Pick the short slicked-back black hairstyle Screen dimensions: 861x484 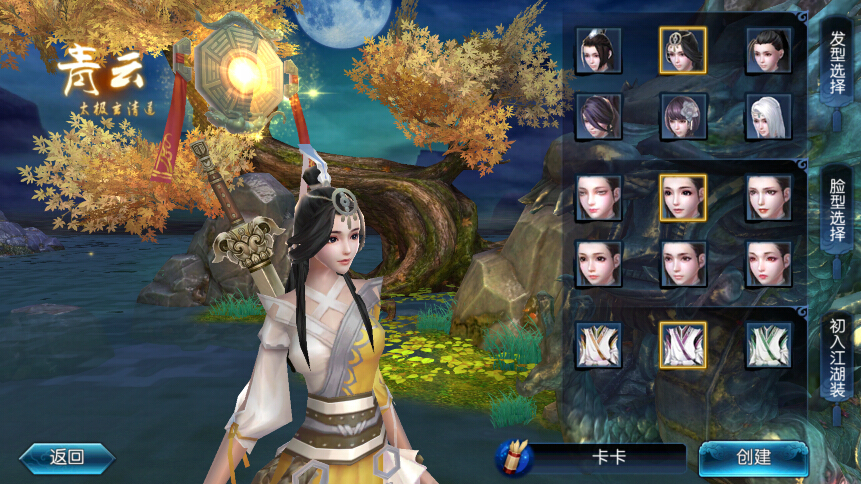(x=768, y=50)
